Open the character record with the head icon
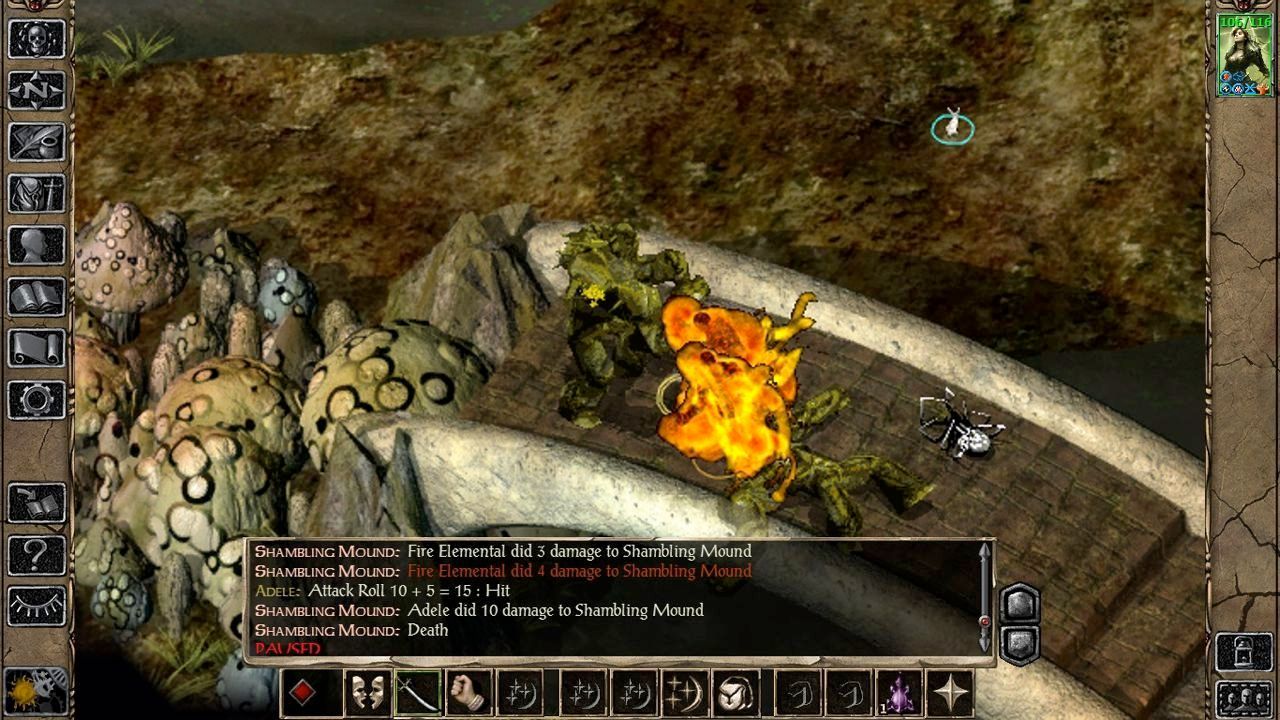The width and height of the screenshot is (1280, 720). pyautogui.click(x=37, y=245)
